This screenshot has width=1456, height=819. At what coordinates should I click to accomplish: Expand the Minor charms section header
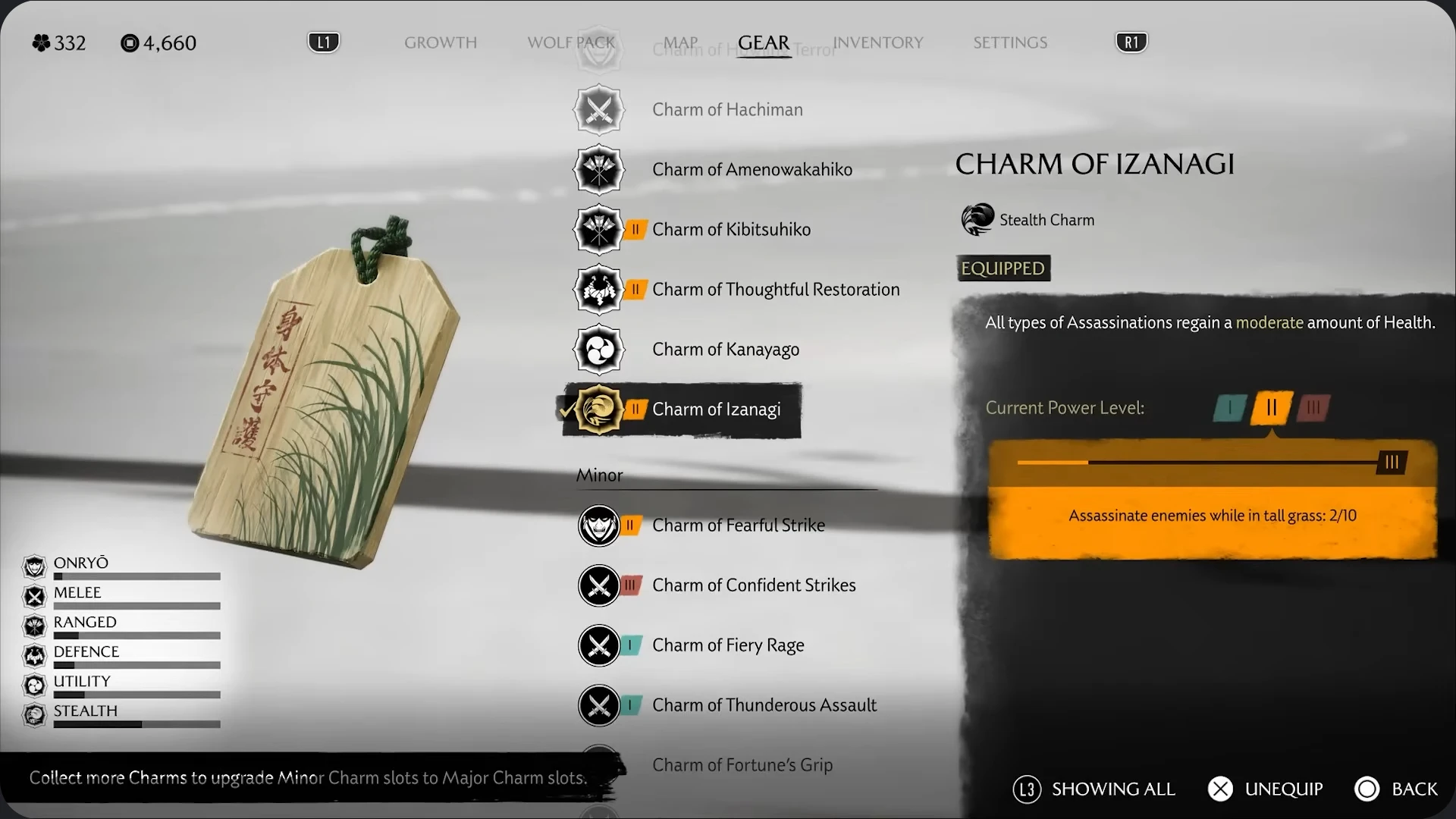click(599, 475)
